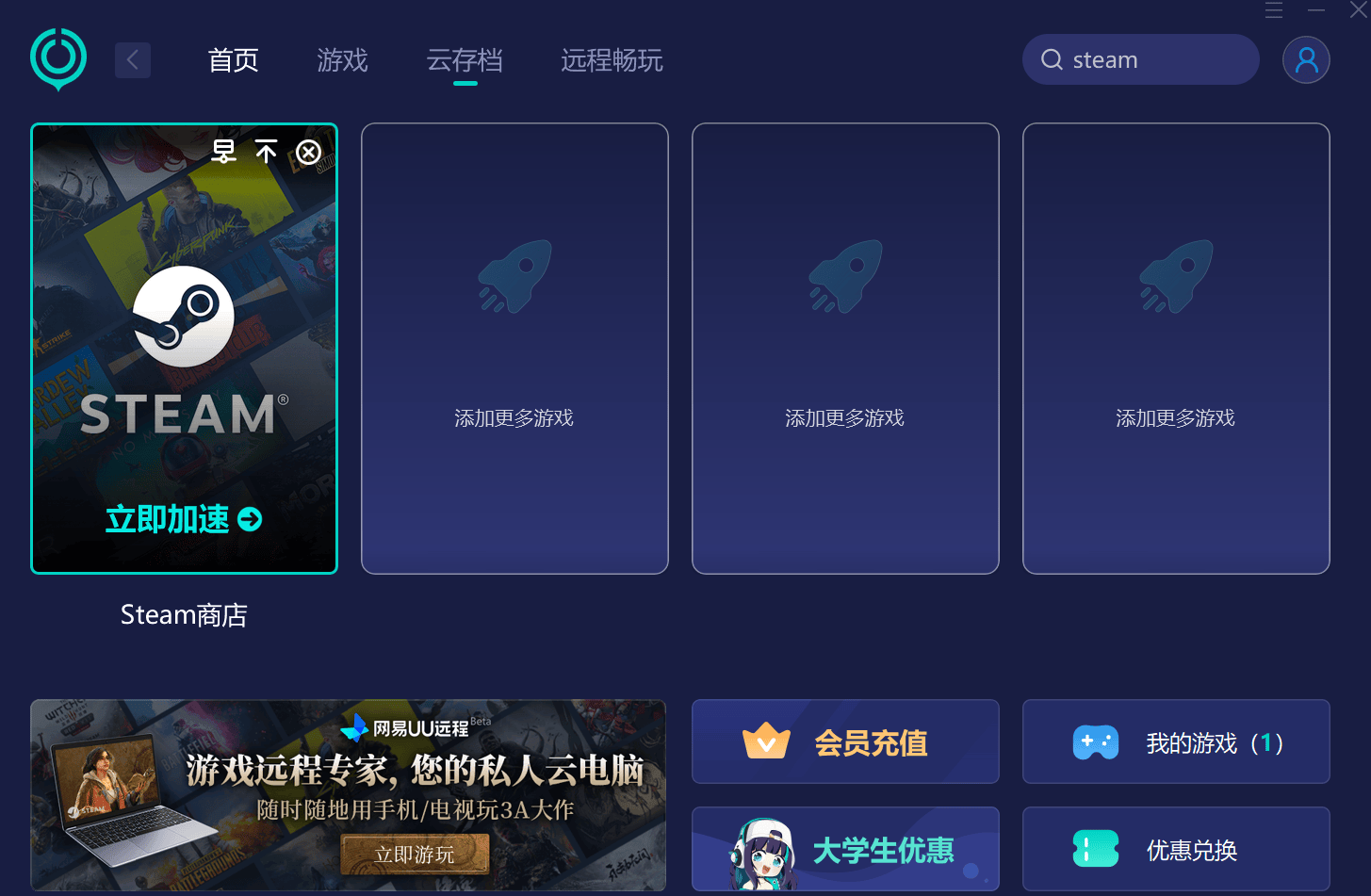The image size is (1371, 896).
Task: Open the hamburger menu at top right
Action: click(x=1273, y=10)
